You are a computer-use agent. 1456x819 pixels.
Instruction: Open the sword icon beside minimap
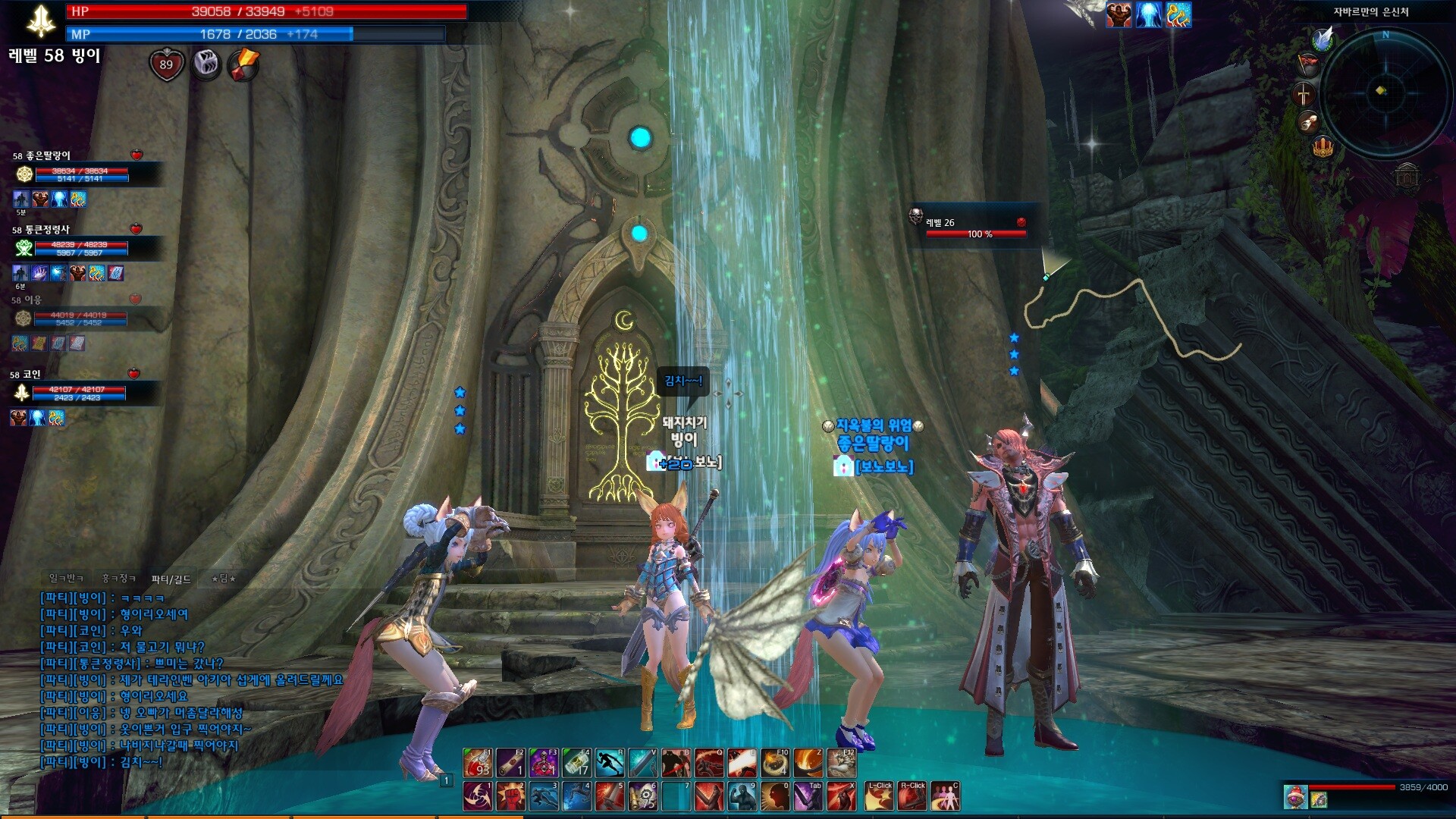1304,94
